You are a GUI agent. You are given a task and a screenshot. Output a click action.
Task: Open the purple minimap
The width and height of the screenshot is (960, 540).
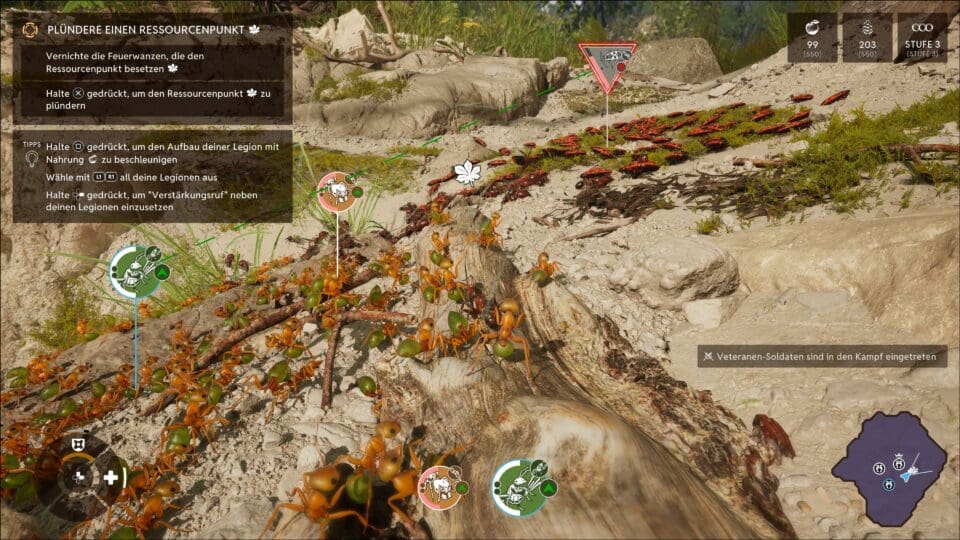click(890, 468)
